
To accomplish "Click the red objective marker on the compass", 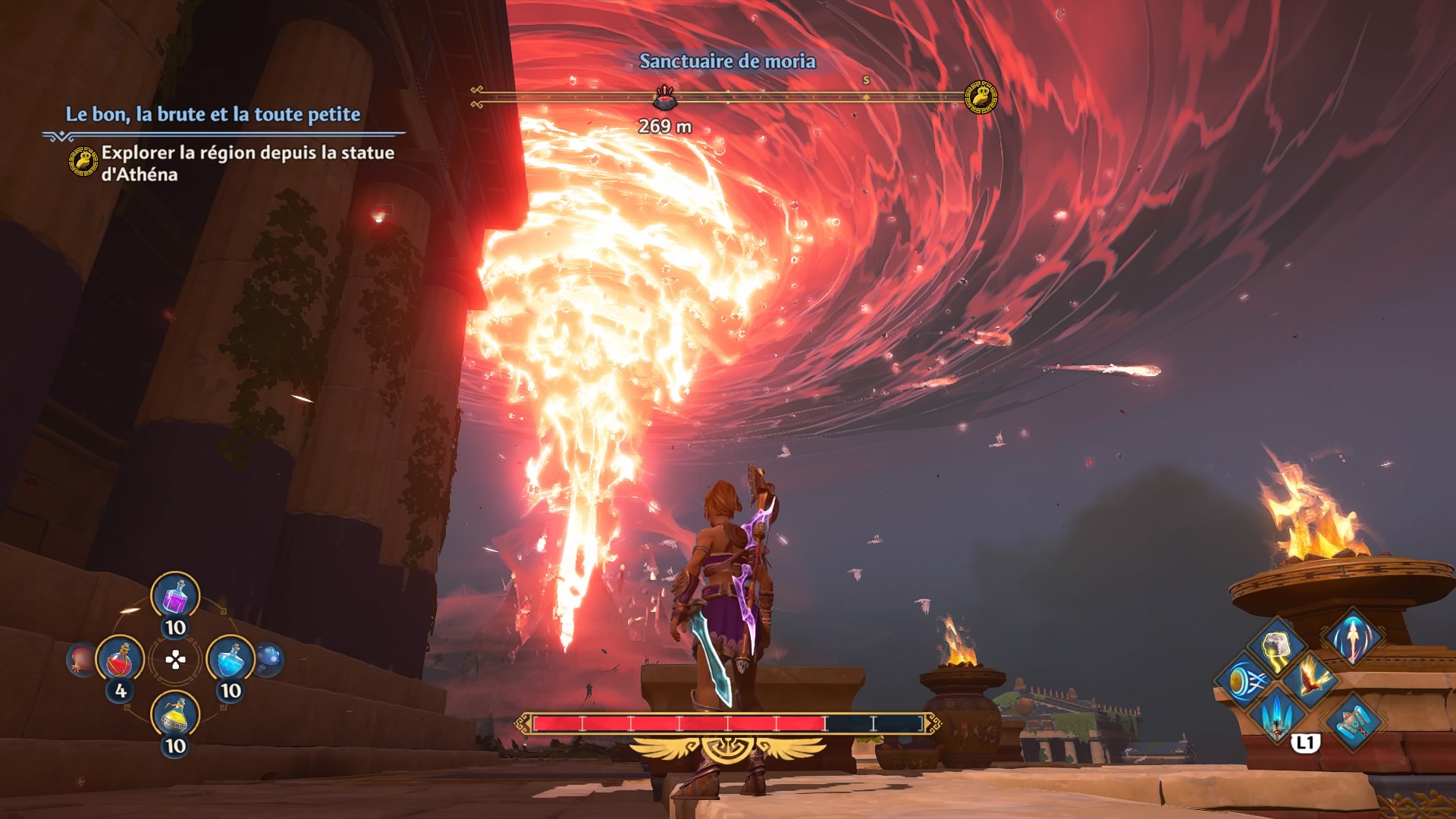I will coord(665,96).
